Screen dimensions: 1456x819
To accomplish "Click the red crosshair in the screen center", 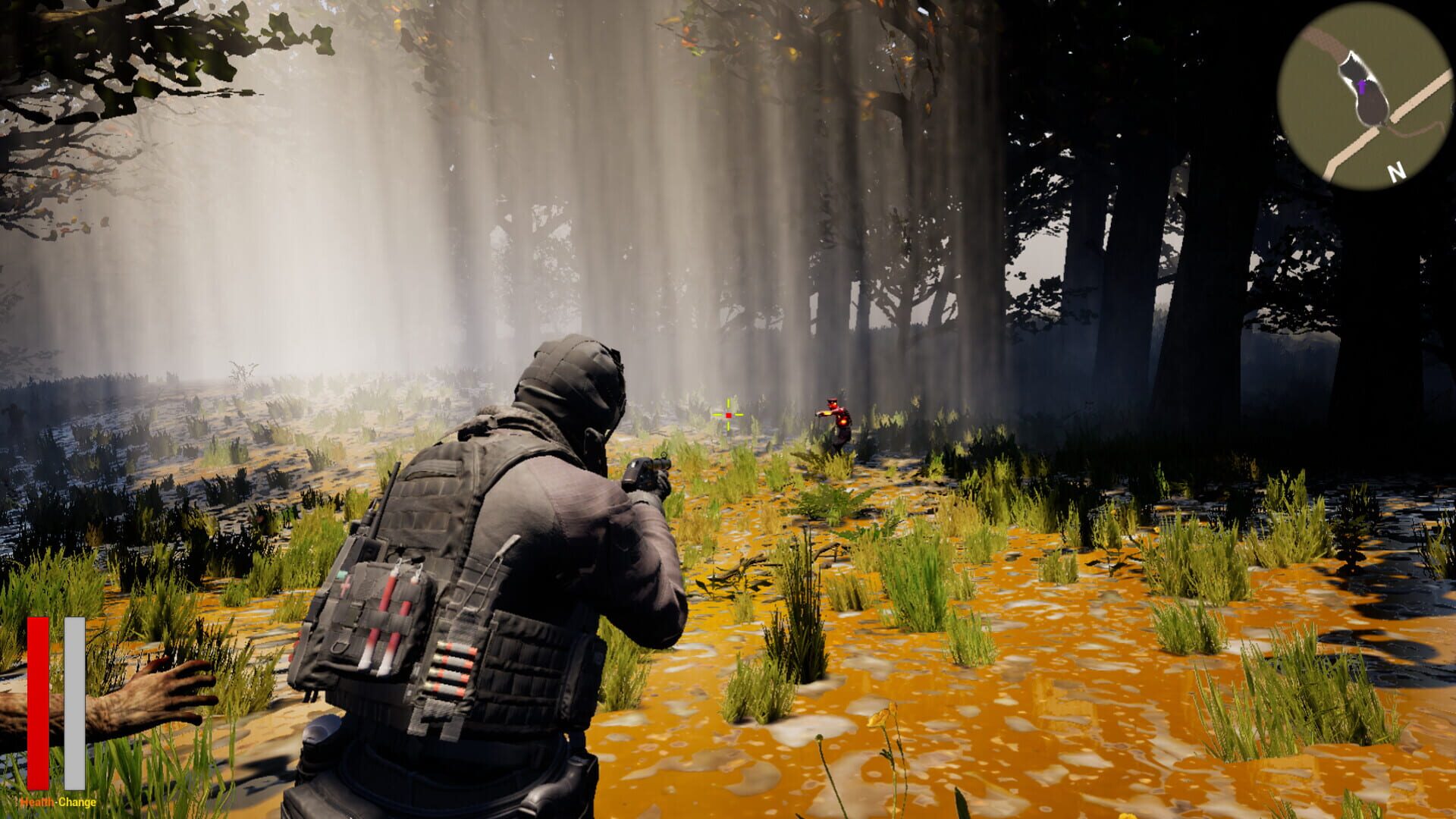I will (x=727, y=416).
